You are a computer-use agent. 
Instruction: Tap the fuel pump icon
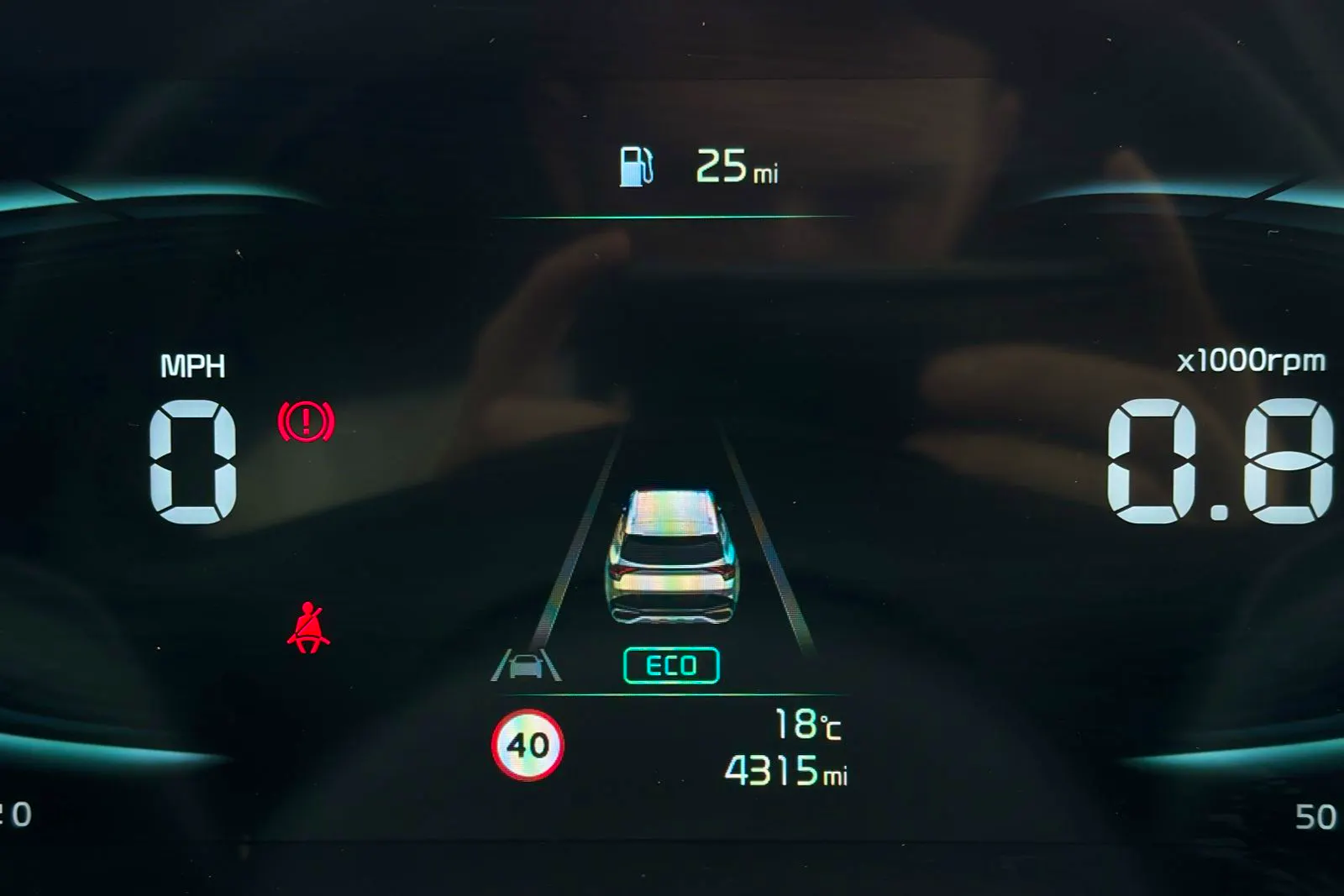pos(636,165)
